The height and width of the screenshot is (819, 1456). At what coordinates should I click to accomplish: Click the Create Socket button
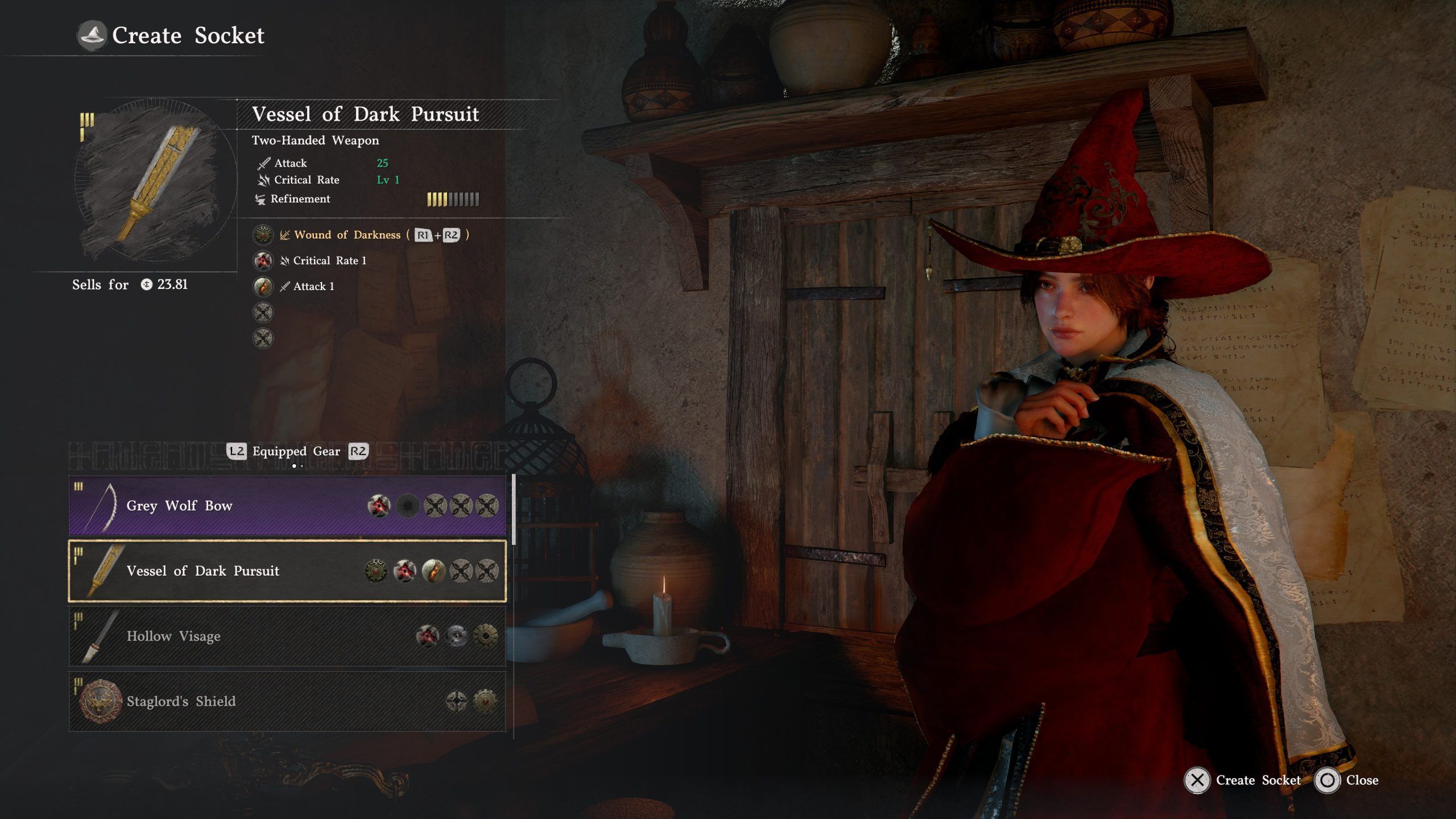[x=1243, y=780]
